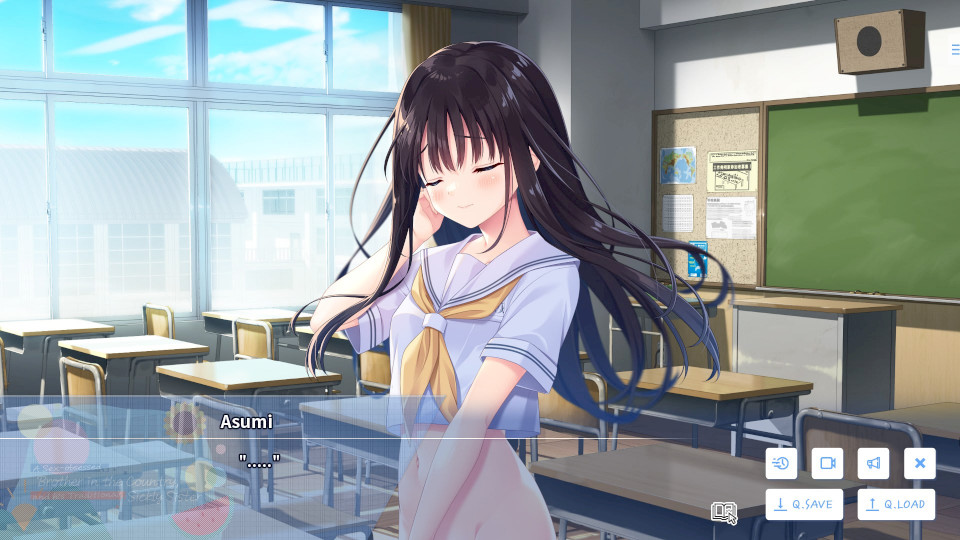This screenshot has width=960, height=540.
Task: Quick save with the Q.SAVE button
Action: point(804,504)
